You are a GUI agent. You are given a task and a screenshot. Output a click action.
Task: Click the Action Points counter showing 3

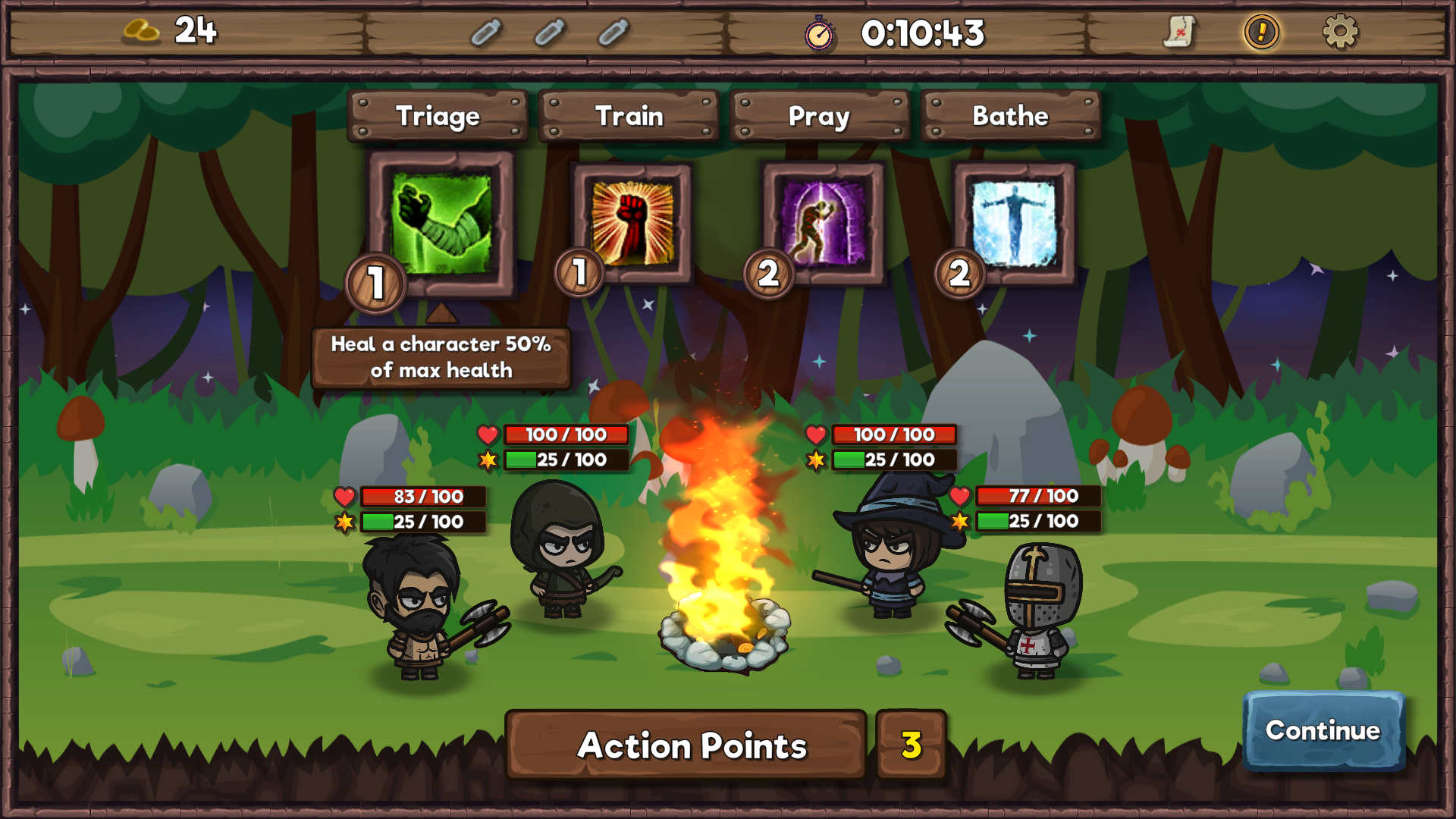(911, 745)
